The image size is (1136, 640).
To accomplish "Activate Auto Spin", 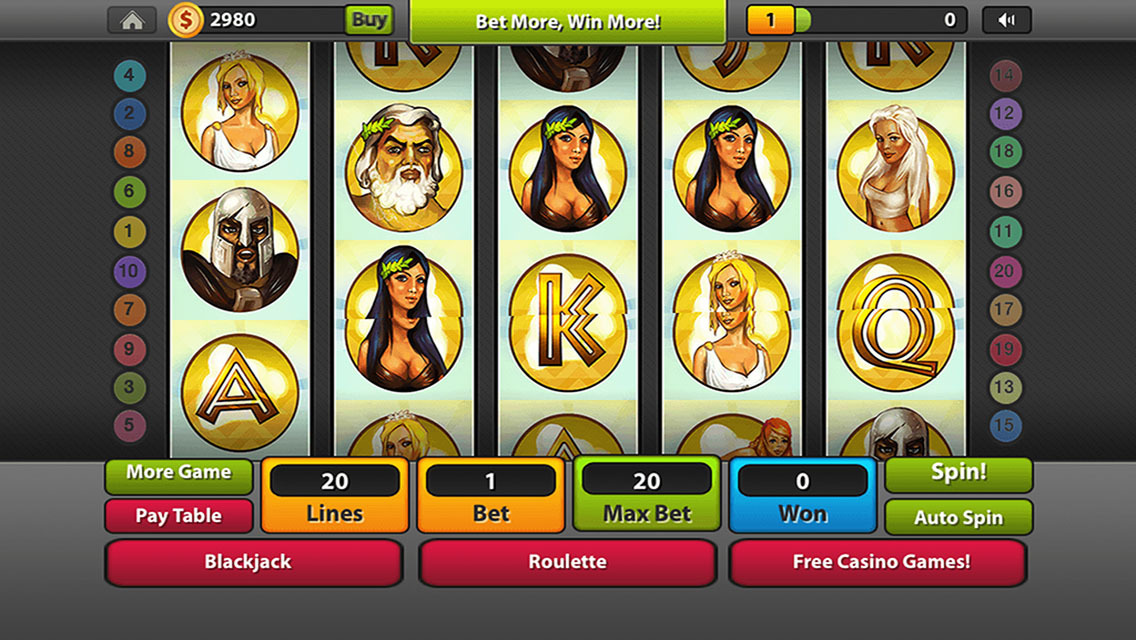I will (958, 518).
